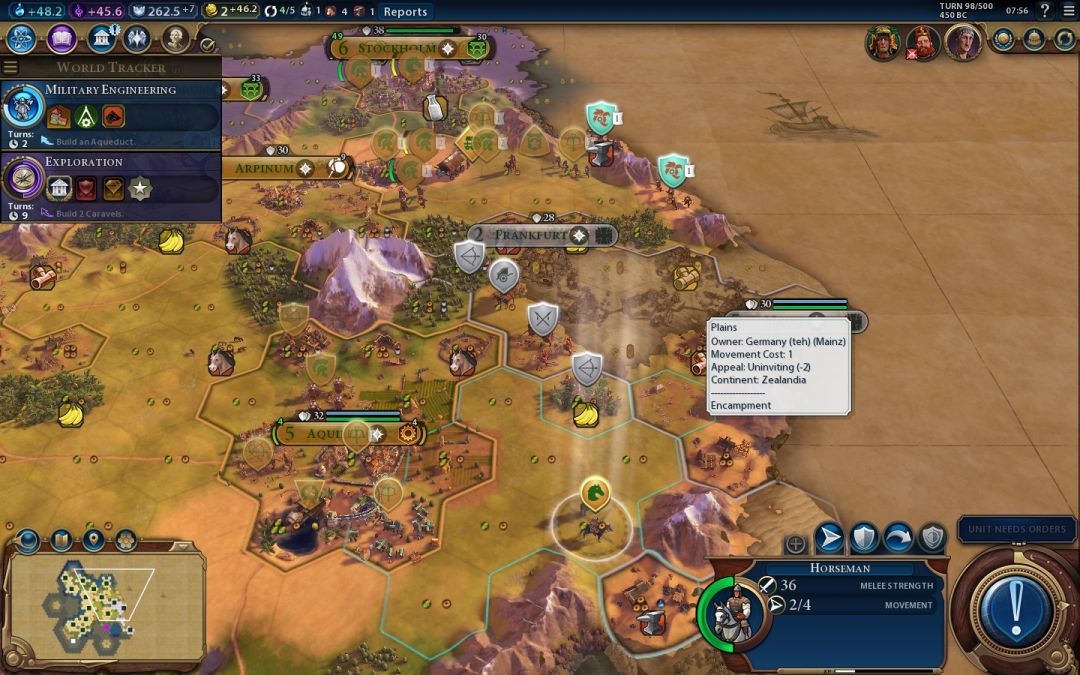The width and height of the screenshot is (1080, 675).
Task: Fortify the Horseman with shield action
Action: tap(864, 538)
